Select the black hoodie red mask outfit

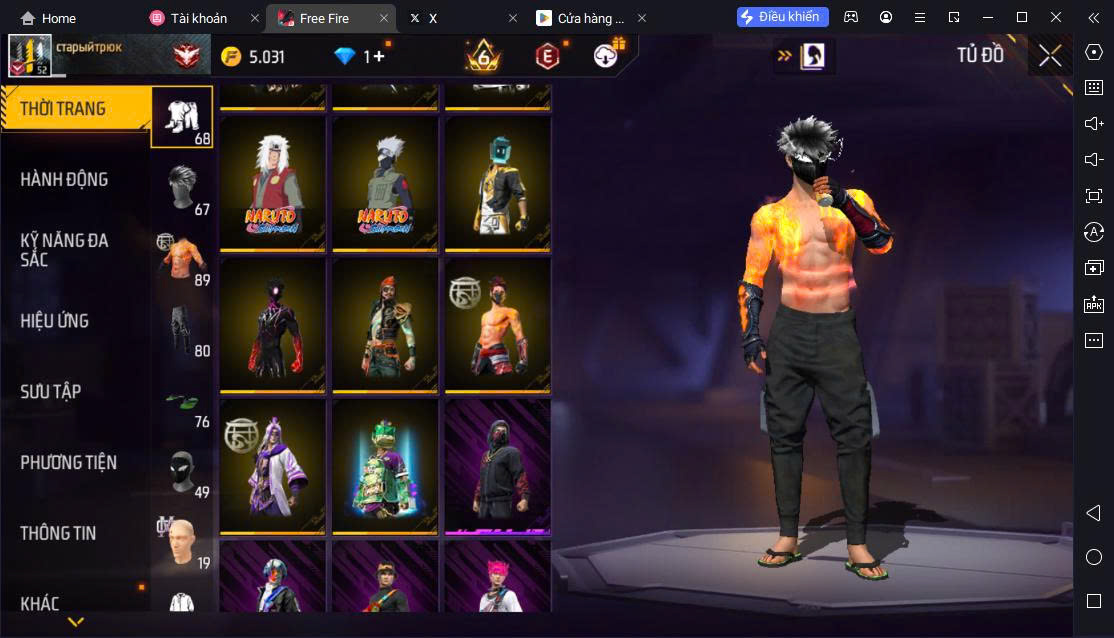click(498, 467)
